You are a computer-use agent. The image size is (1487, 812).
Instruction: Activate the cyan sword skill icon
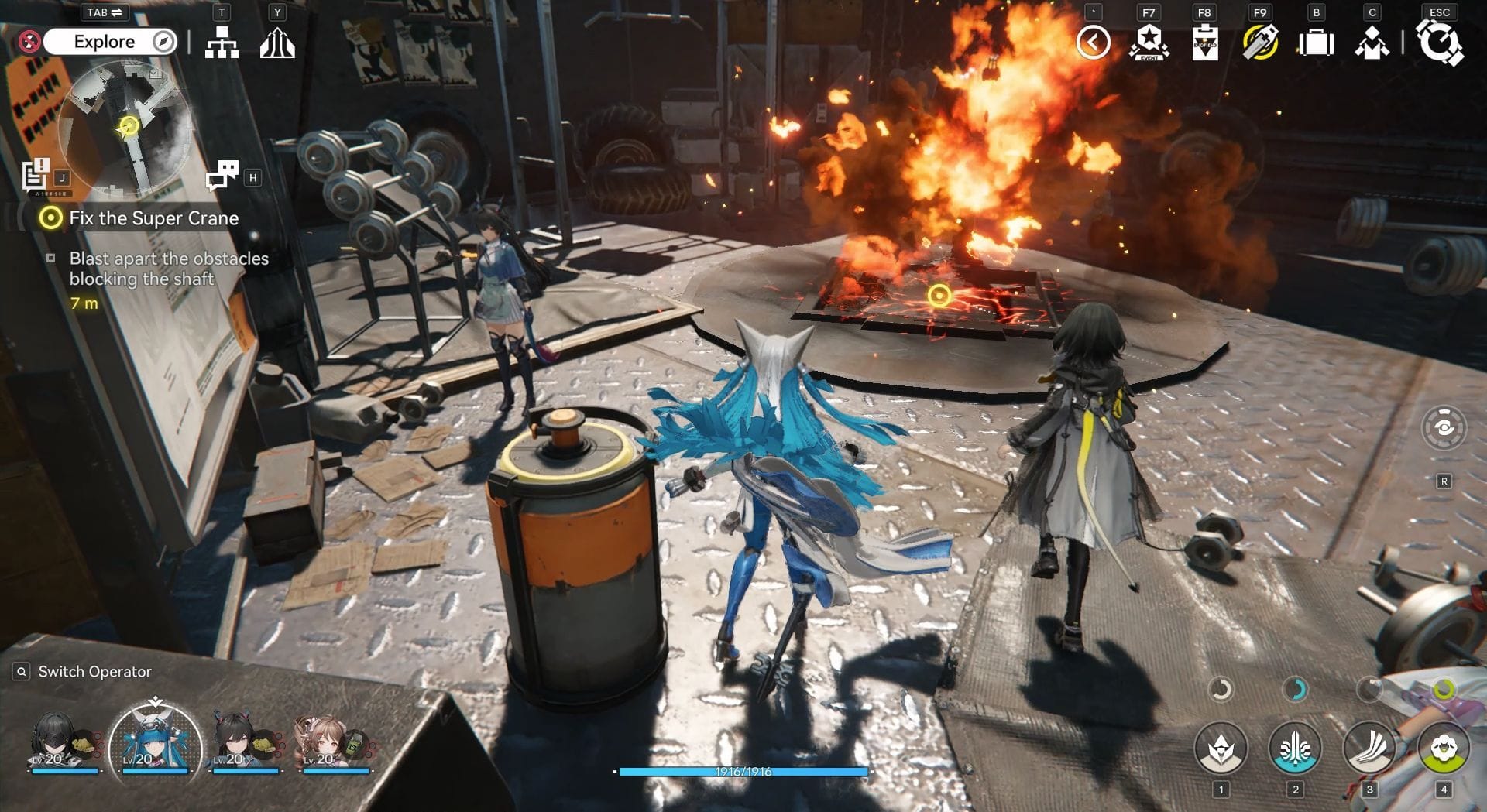point(1295,749)
